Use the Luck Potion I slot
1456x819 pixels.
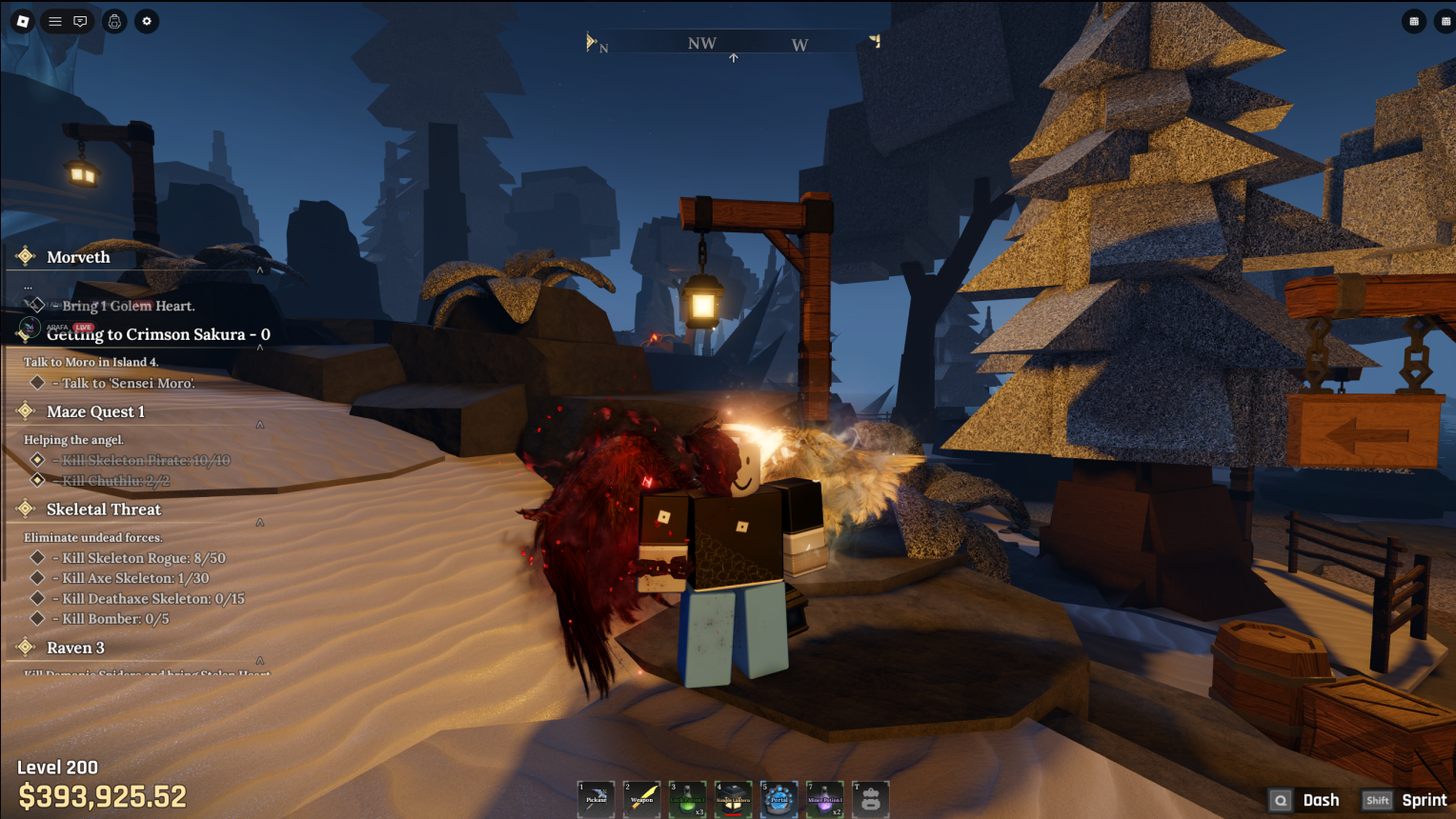click(x=688, y=799)
